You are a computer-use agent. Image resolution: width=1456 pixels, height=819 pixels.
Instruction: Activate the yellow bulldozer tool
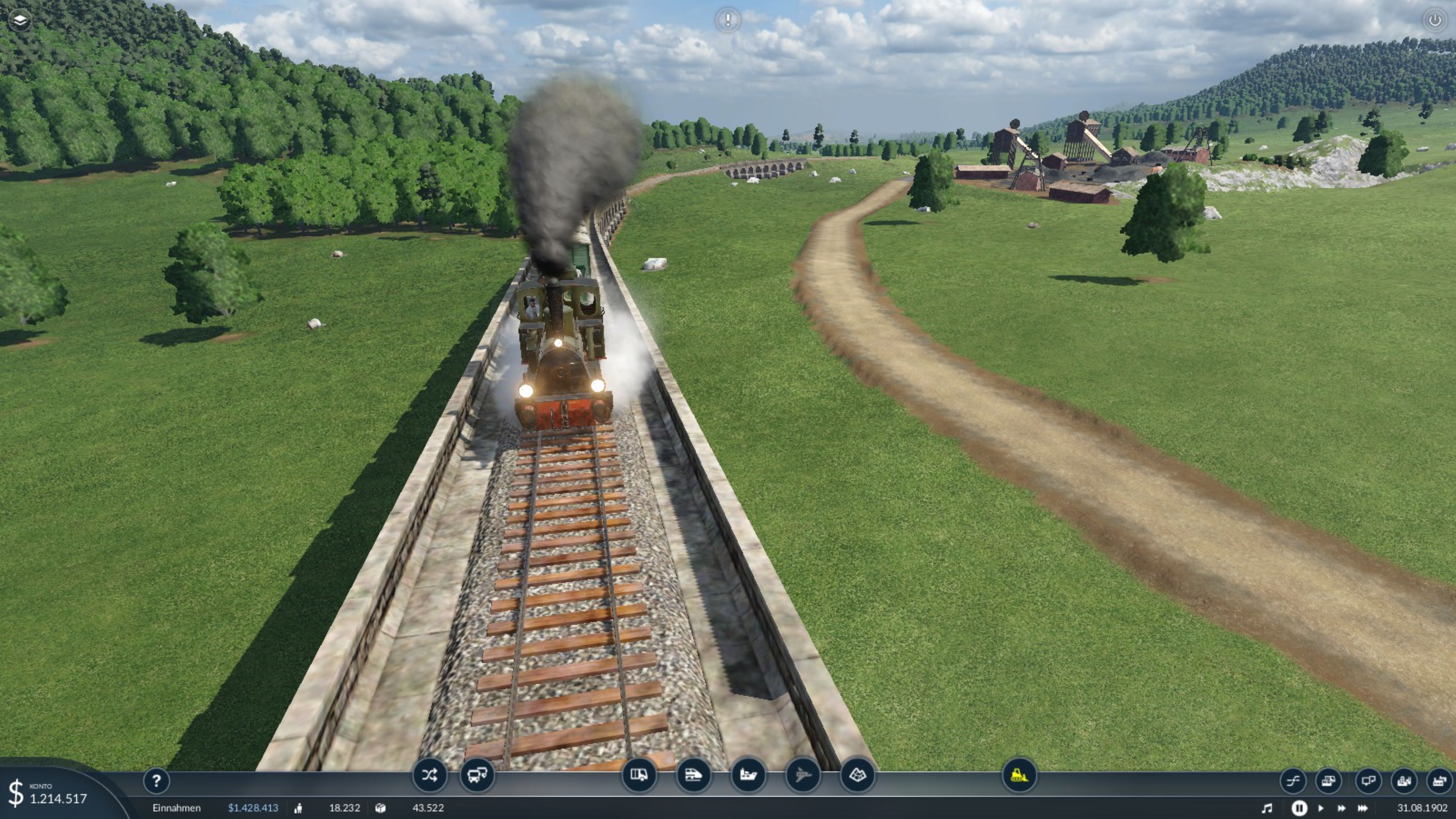pyautogui.click(x=1019, y=775)
